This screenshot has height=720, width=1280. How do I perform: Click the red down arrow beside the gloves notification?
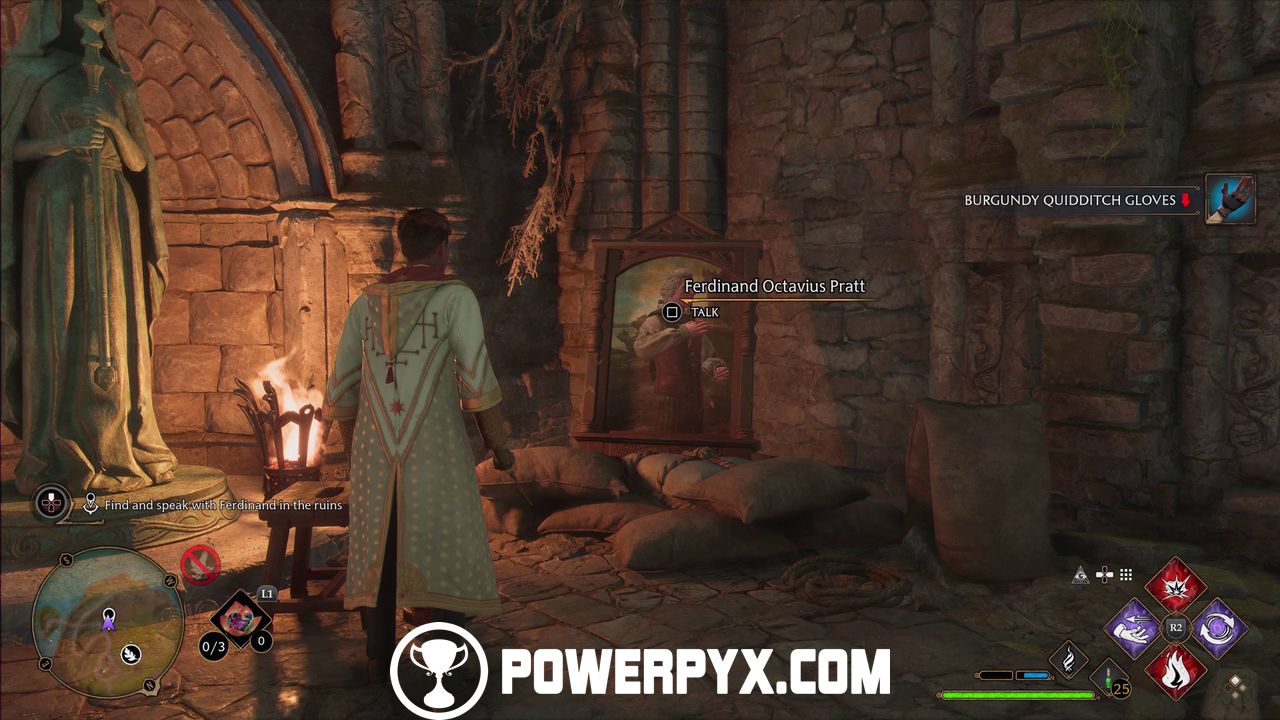(x=1184, y=200)
